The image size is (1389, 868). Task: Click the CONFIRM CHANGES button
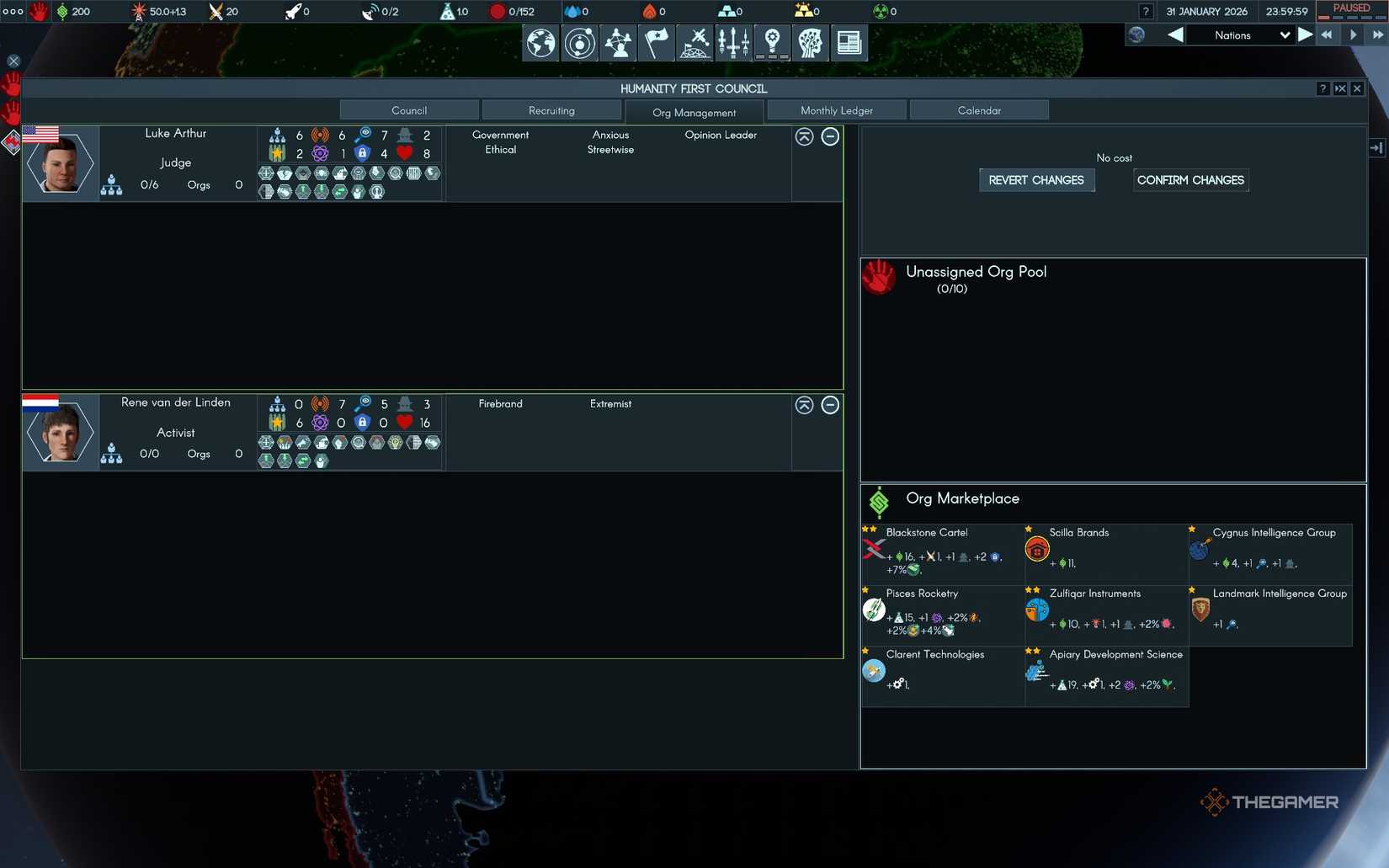1190,180
